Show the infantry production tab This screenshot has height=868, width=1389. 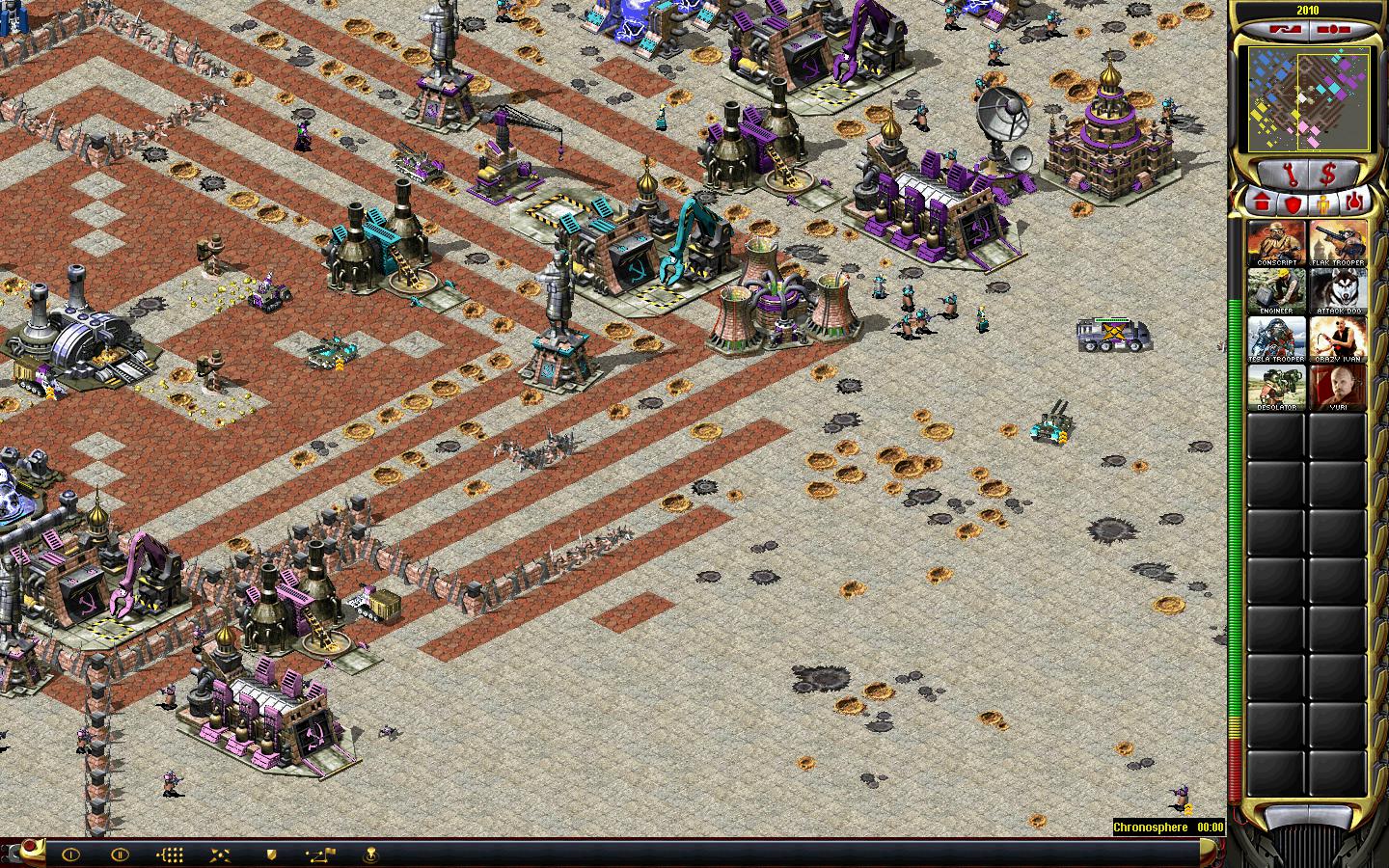point(1323,203)
